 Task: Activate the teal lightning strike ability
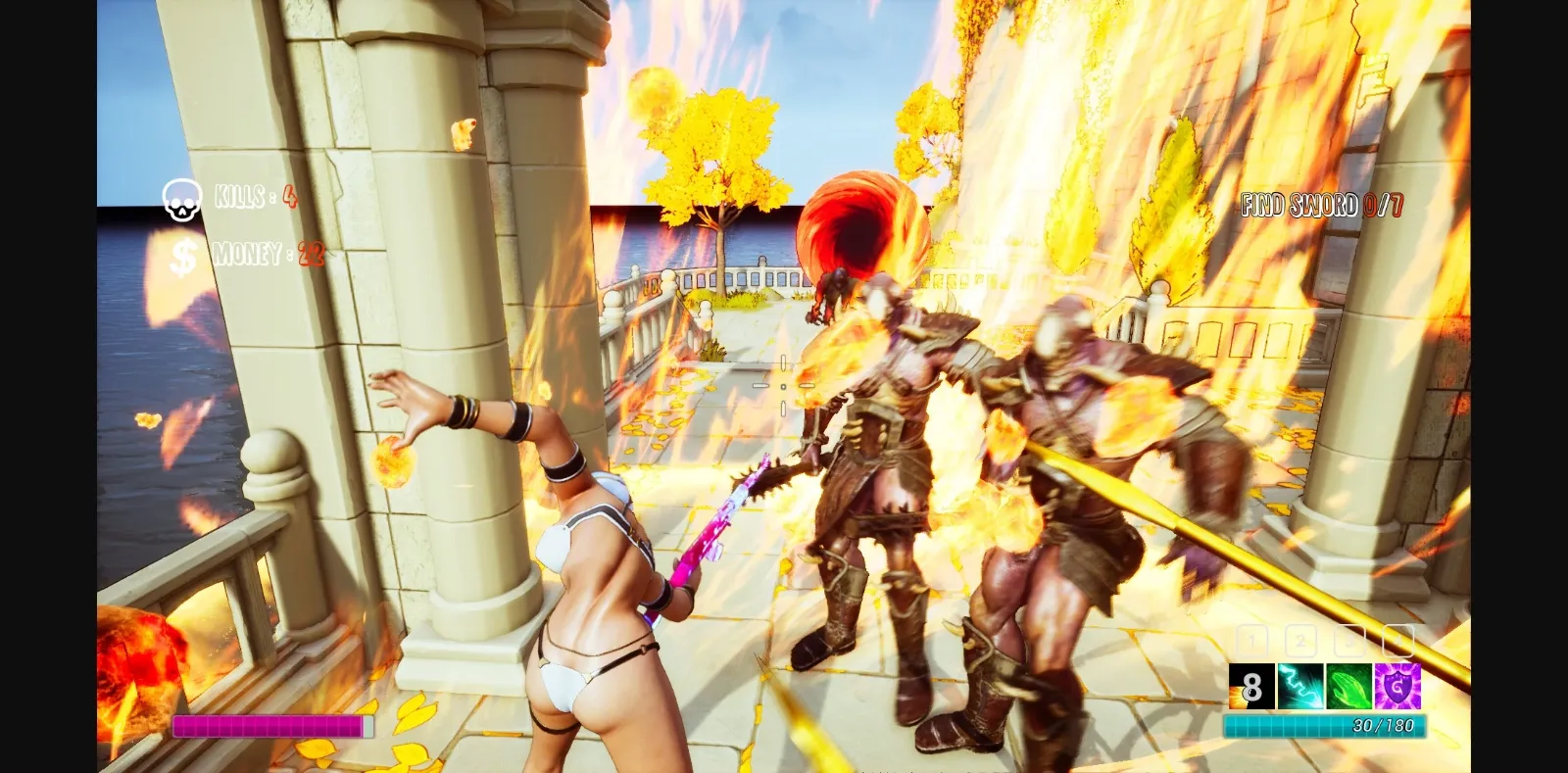(1300, 686)
